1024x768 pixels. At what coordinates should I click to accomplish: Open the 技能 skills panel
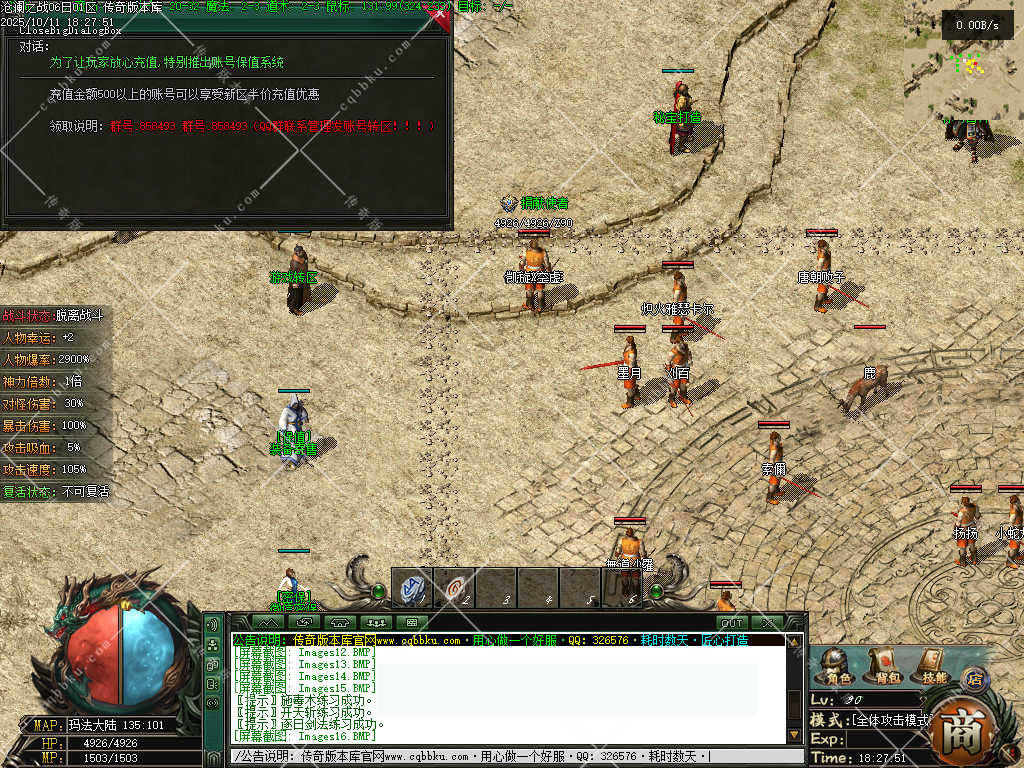coord(929,664)
